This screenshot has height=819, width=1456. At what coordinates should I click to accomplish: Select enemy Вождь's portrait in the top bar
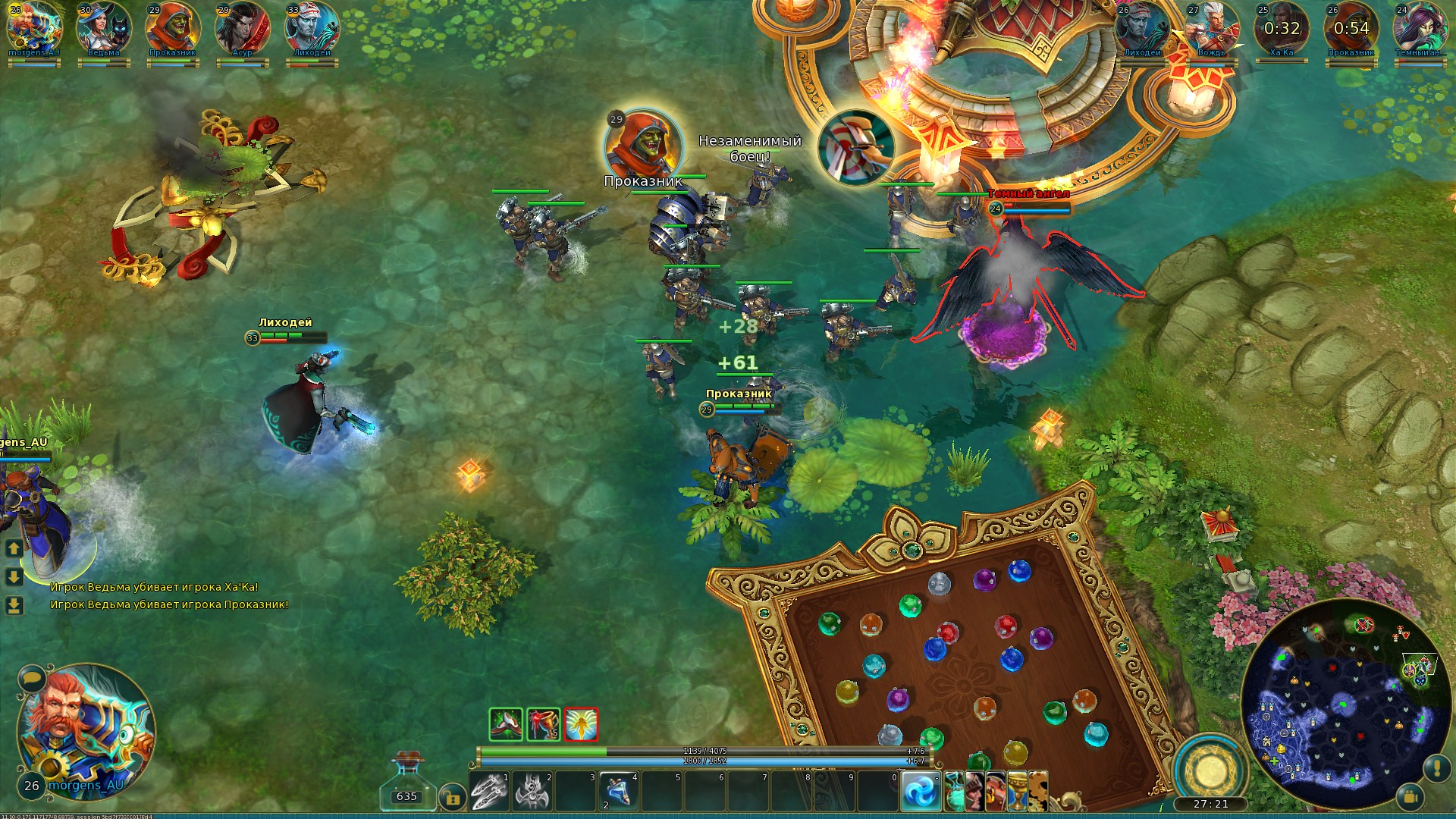(1211, 27)
